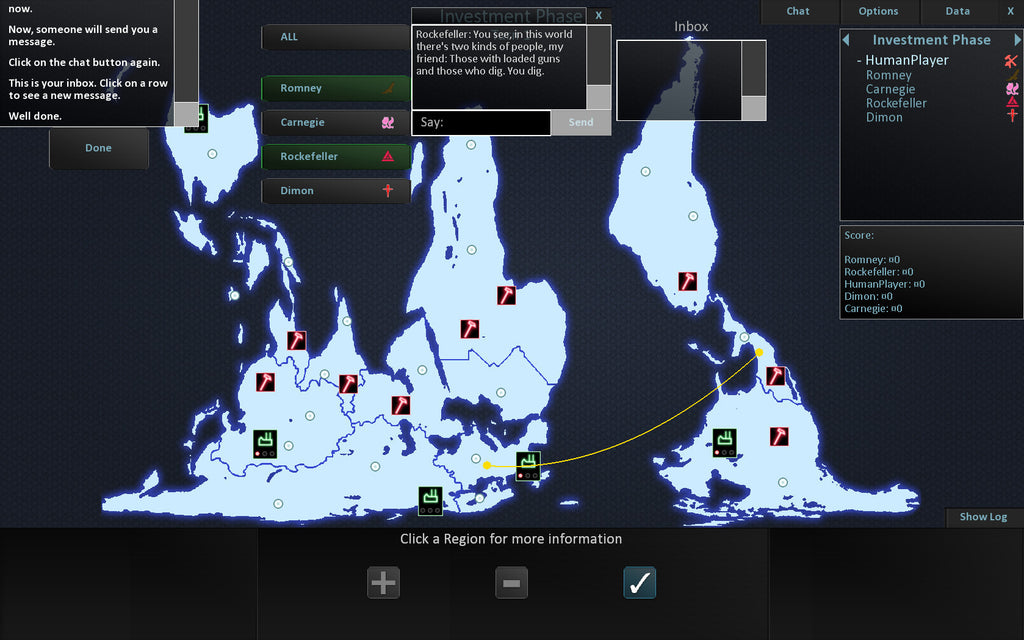The width and height of the screenshot is (1024, 640).
Task: Click the minus investment button
Action: pos(511,582)
